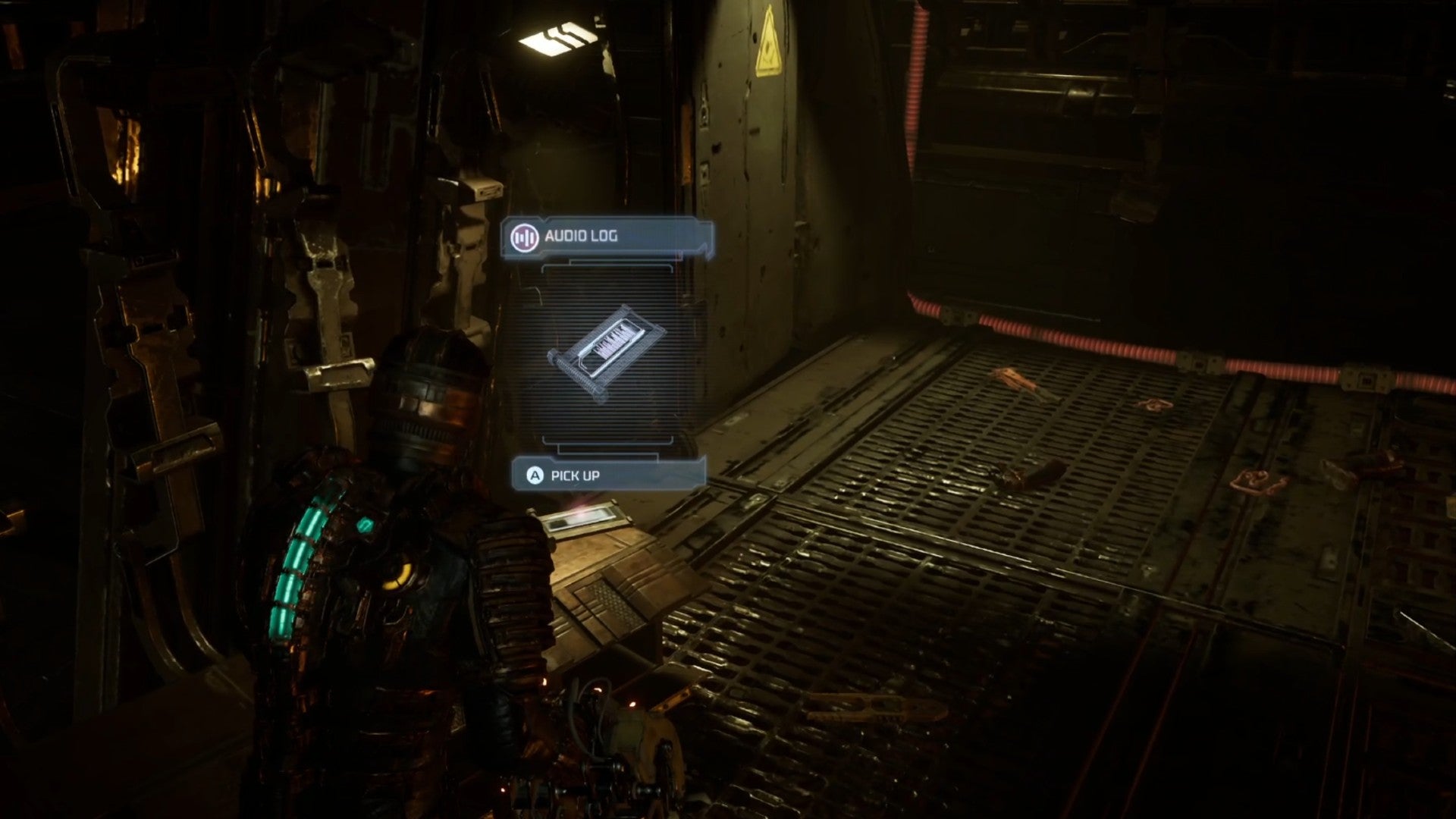Click the audio waveform icon beside AUDIO LOG
This screenshot has height=819, width=1456.
coord(525,235)
